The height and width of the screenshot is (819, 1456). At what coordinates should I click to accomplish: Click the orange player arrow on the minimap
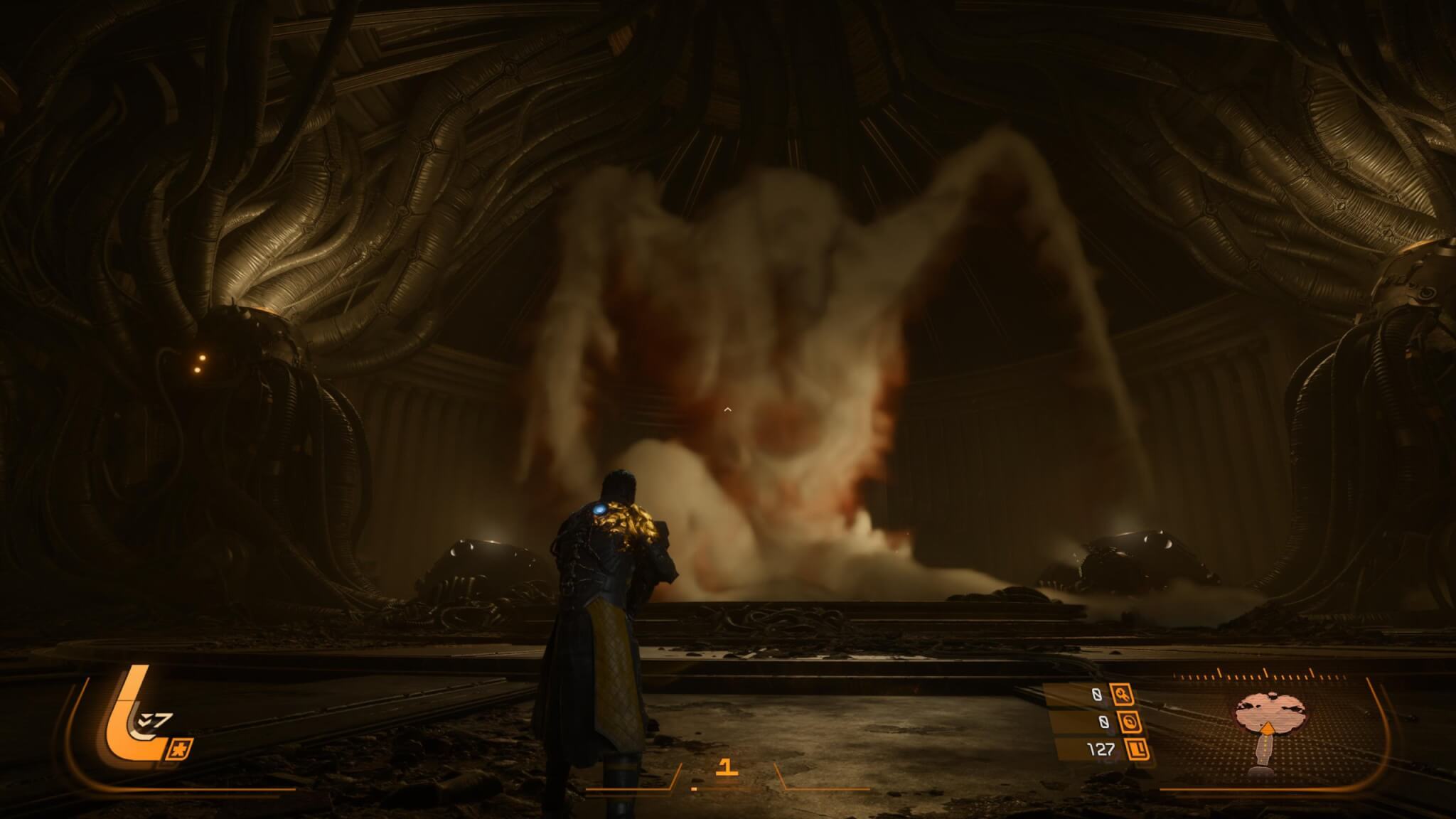pos(1265,728)
